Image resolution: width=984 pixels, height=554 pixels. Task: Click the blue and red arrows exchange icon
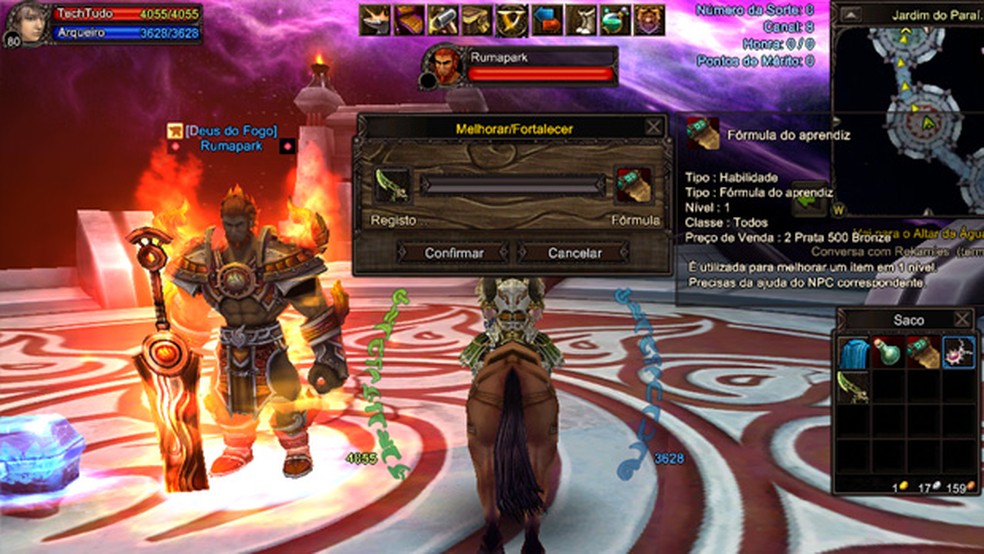546,19
